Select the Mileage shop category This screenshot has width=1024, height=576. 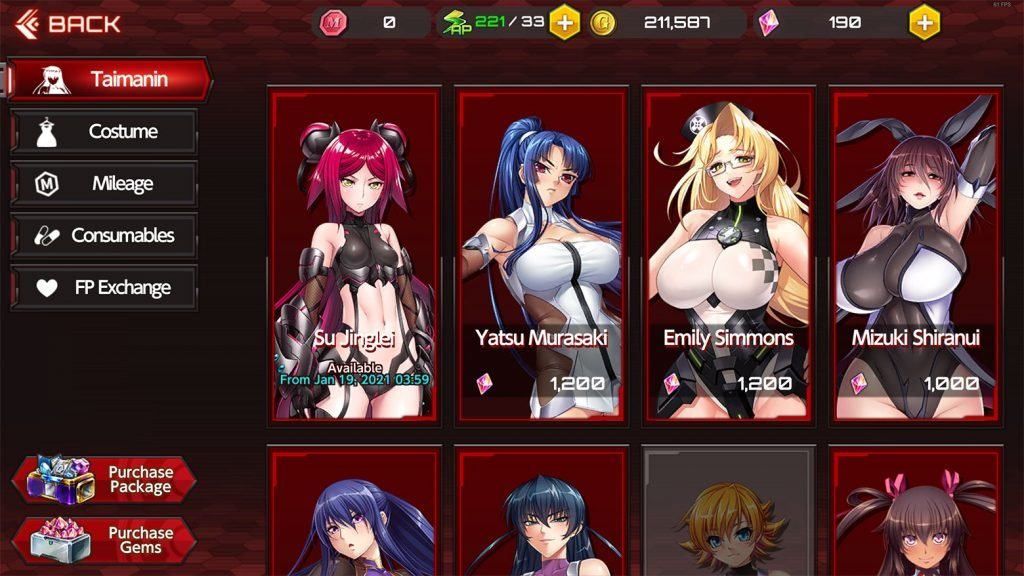coord(104,184)
